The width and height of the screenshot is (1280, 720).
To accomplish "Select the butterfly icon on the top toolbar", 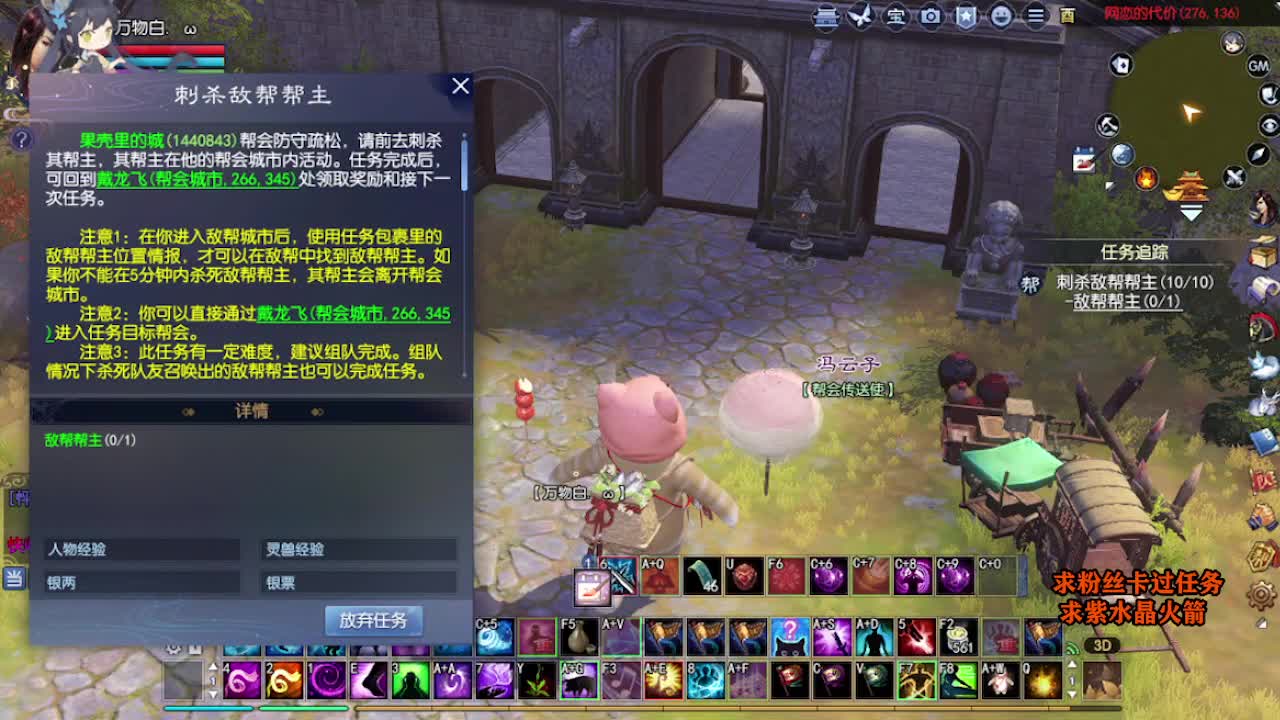I will click(x=861, y=14).
